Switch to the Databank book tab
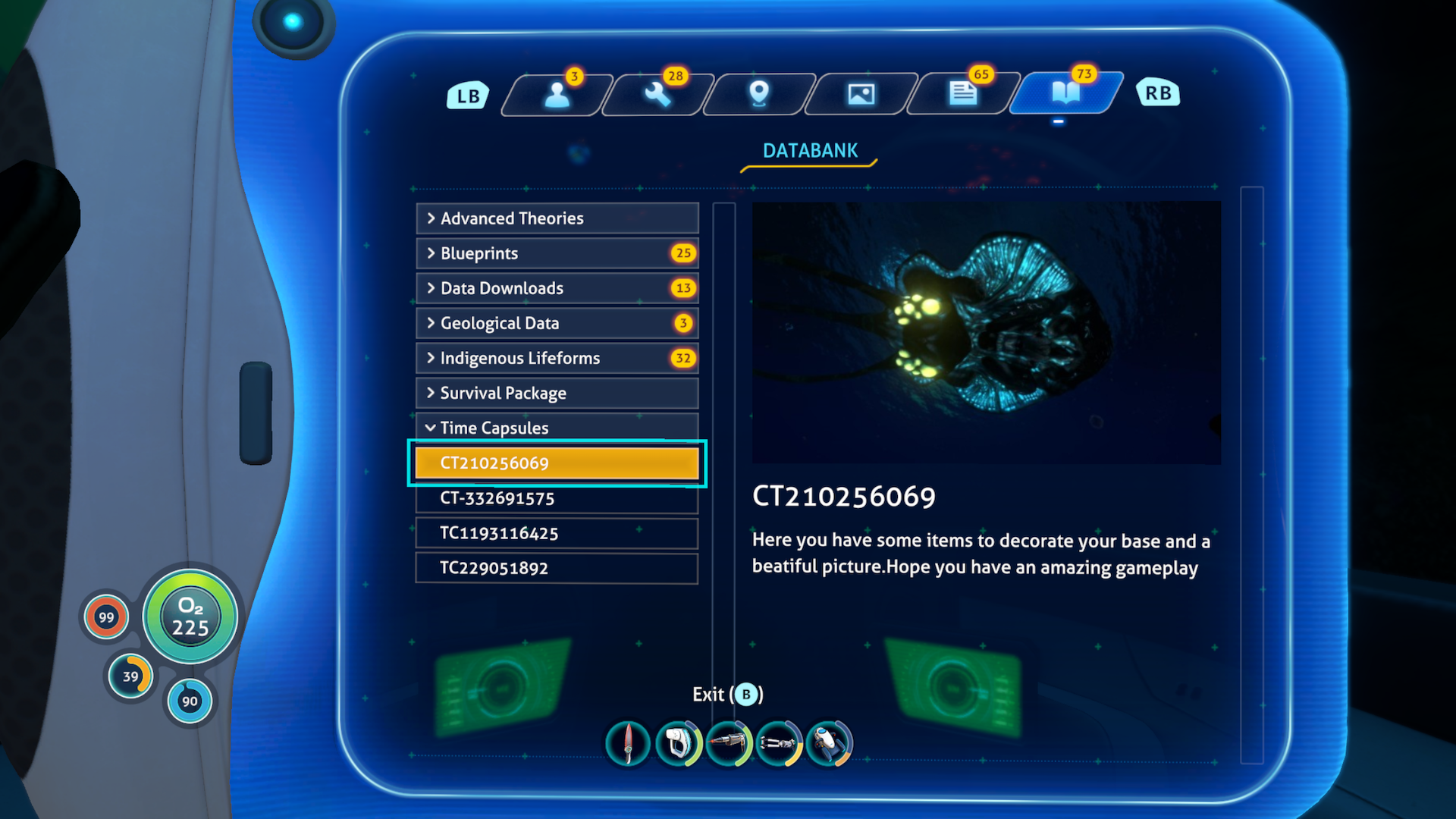 pyautogui.click(x=1065, y=93)
